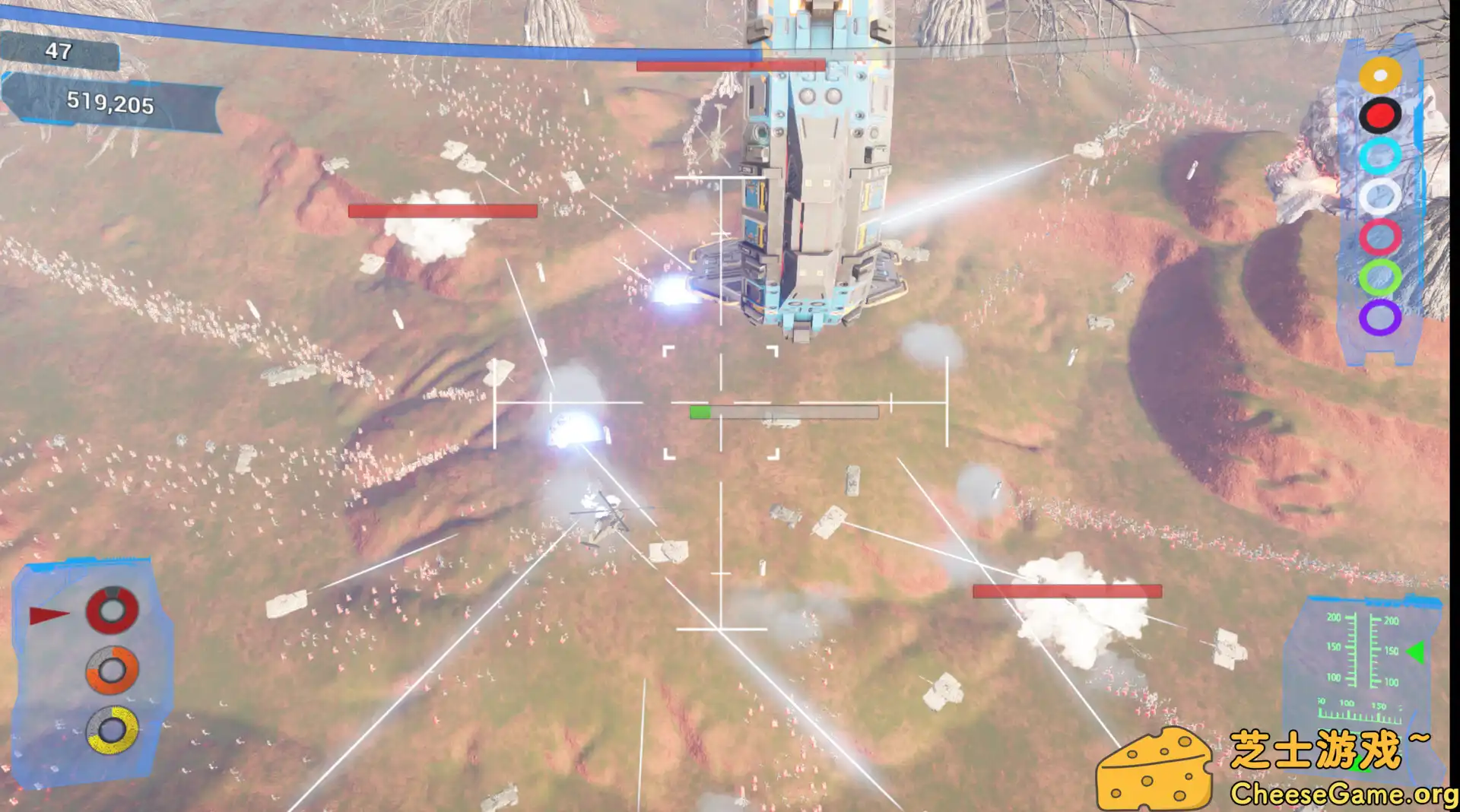Select the red-and-black team ring marker
This screenshot has height=812, width=1460.
click(1380, 114)
